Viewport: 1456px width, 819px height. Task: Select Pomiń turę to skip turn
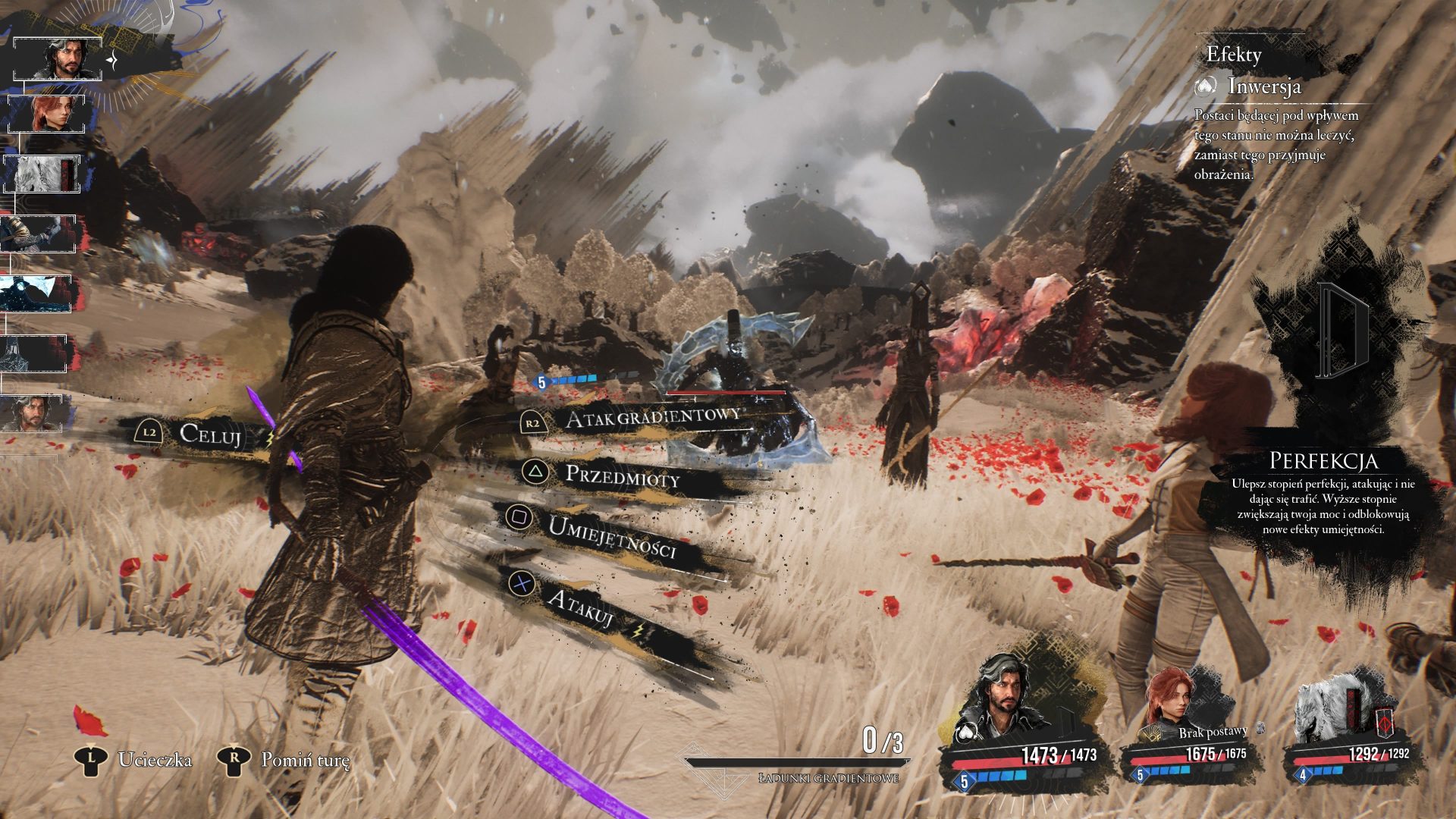(x=305, y=760)
